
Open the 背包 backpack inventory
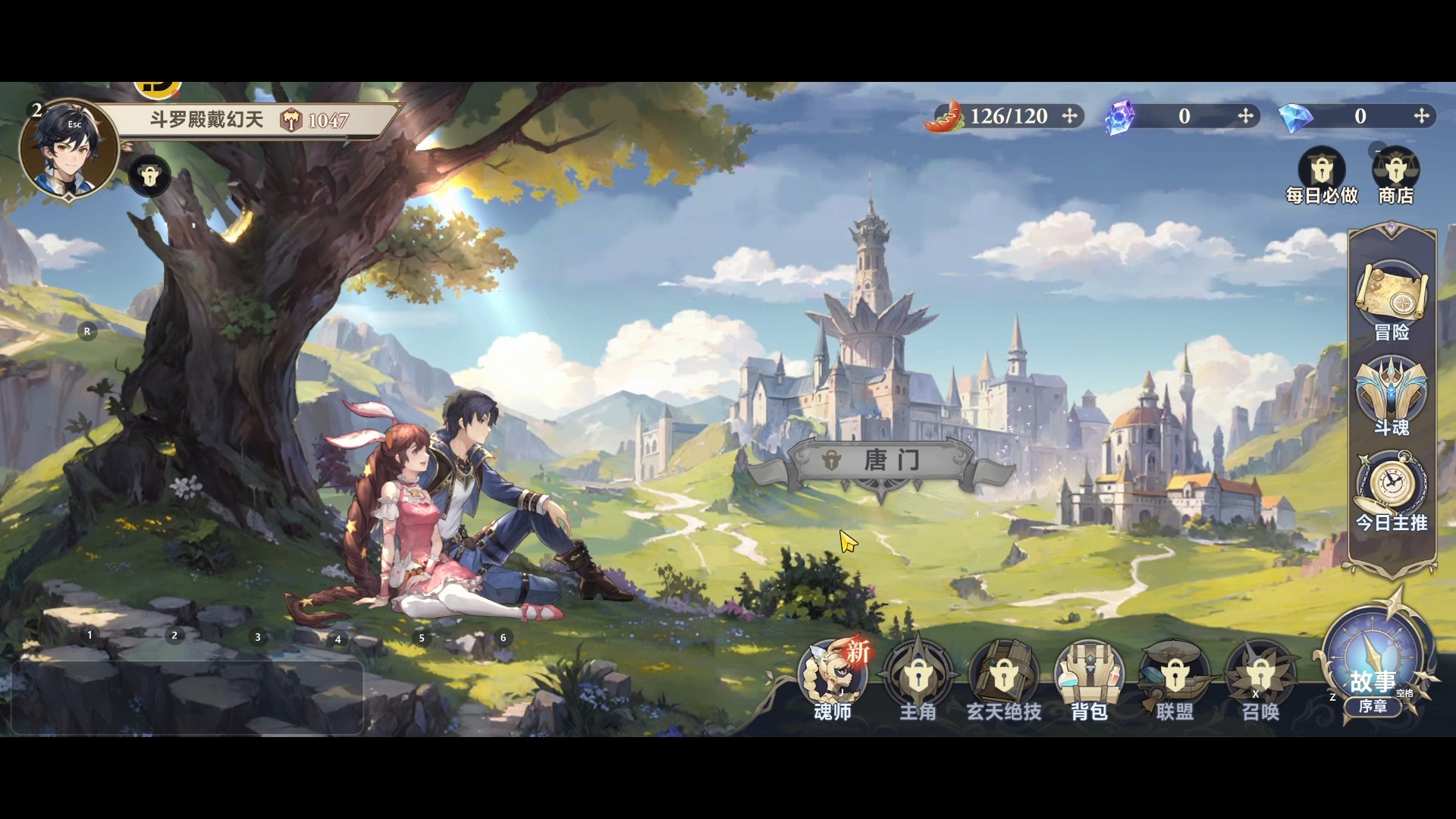(1089, 676)
